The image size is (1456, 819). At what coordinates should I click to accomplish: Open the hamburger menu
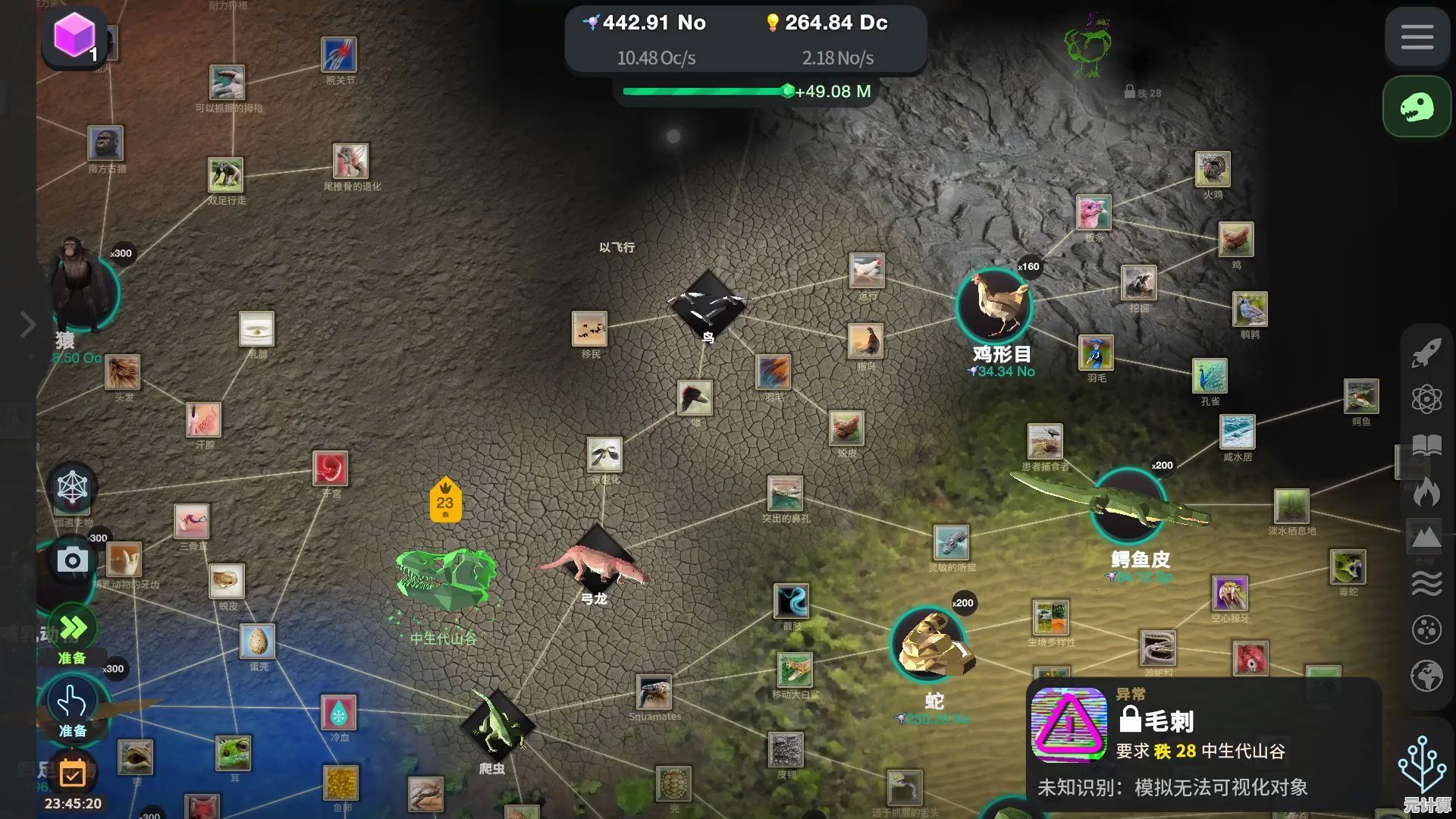(1417, 36)
